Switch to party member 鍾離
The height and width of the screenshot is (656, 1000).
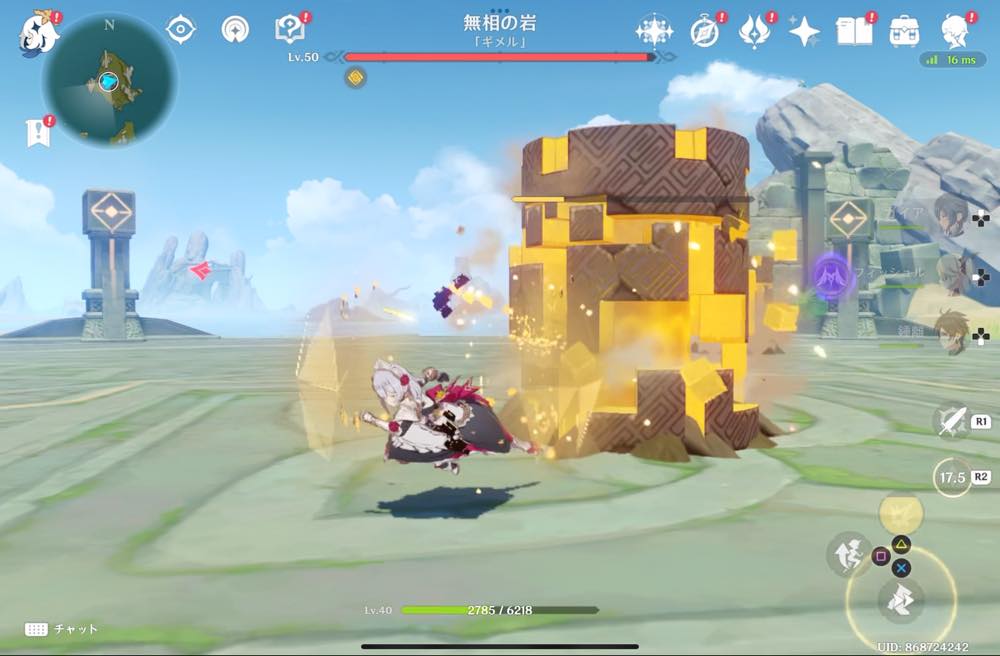click(950, 331)
